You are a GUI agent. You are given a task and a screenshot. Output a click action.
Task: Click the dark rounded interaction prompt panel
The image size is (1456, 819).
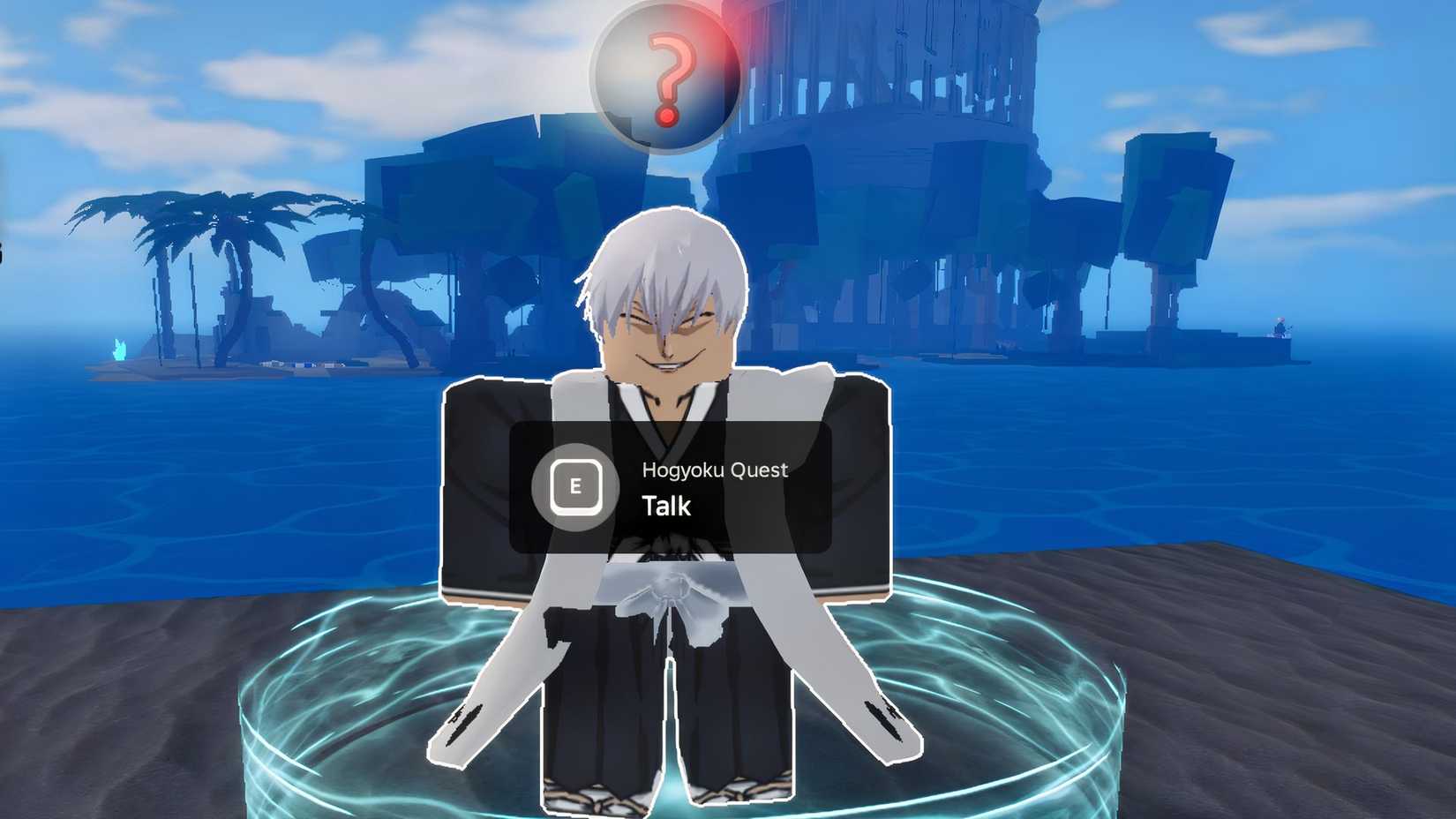coord(671,487)
